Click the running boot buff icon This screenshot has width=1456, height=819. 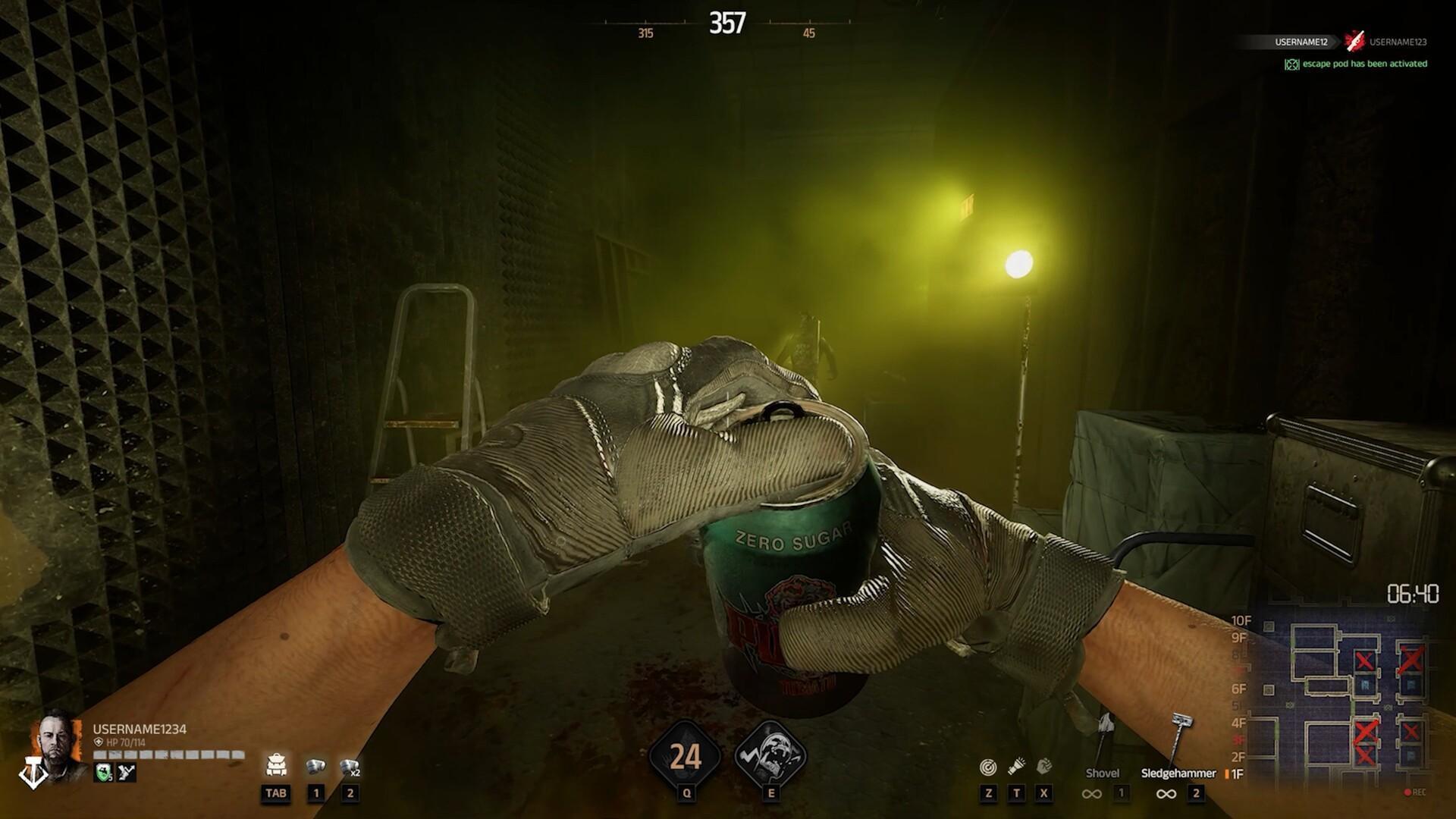[x=127, y=773]
